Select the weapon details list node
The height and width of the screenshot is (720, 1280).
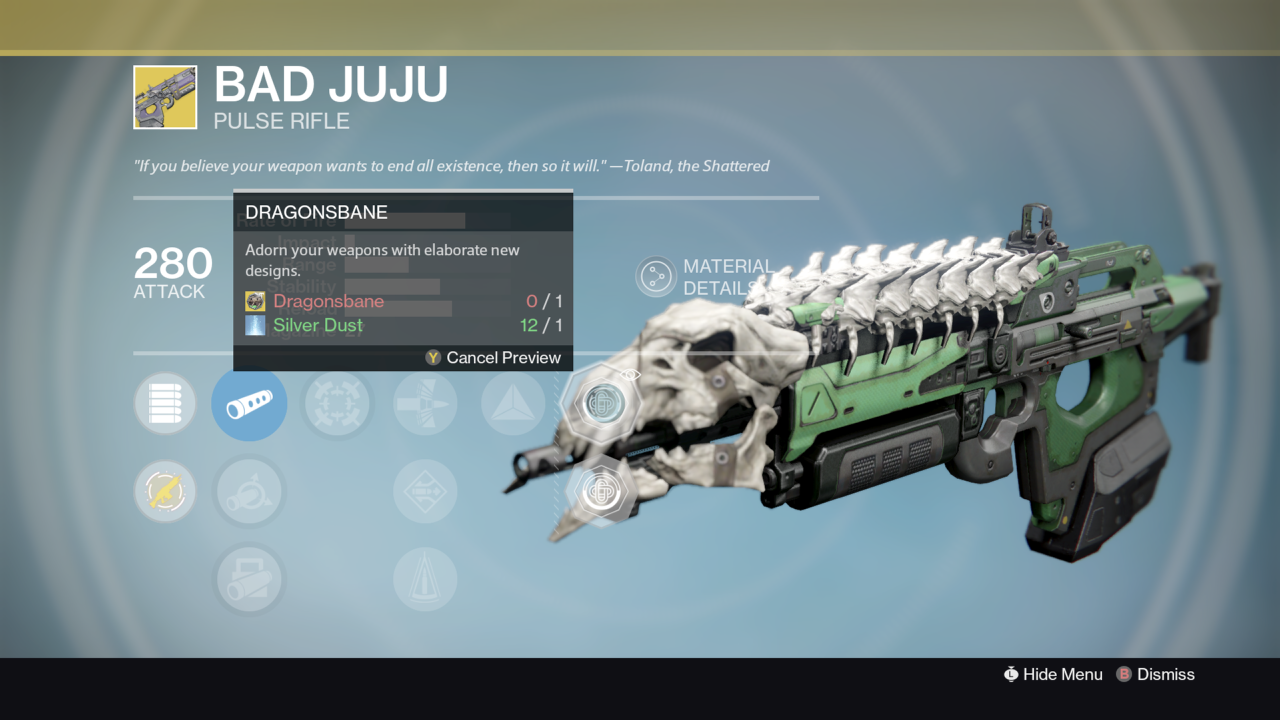pyautogui.click(x=165, y=403)
